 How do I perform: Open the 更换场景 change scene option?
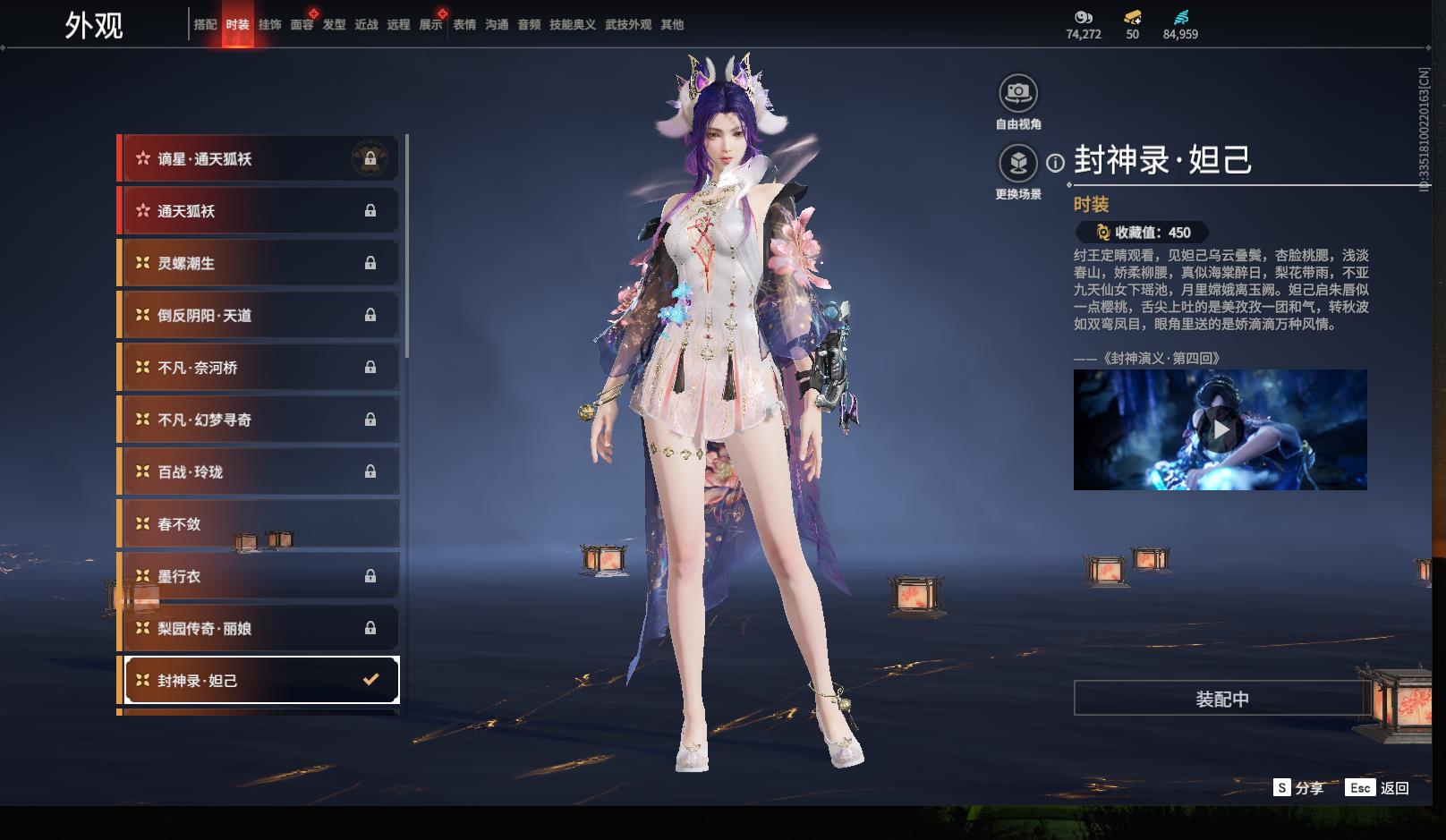(x=1018, y=164)
